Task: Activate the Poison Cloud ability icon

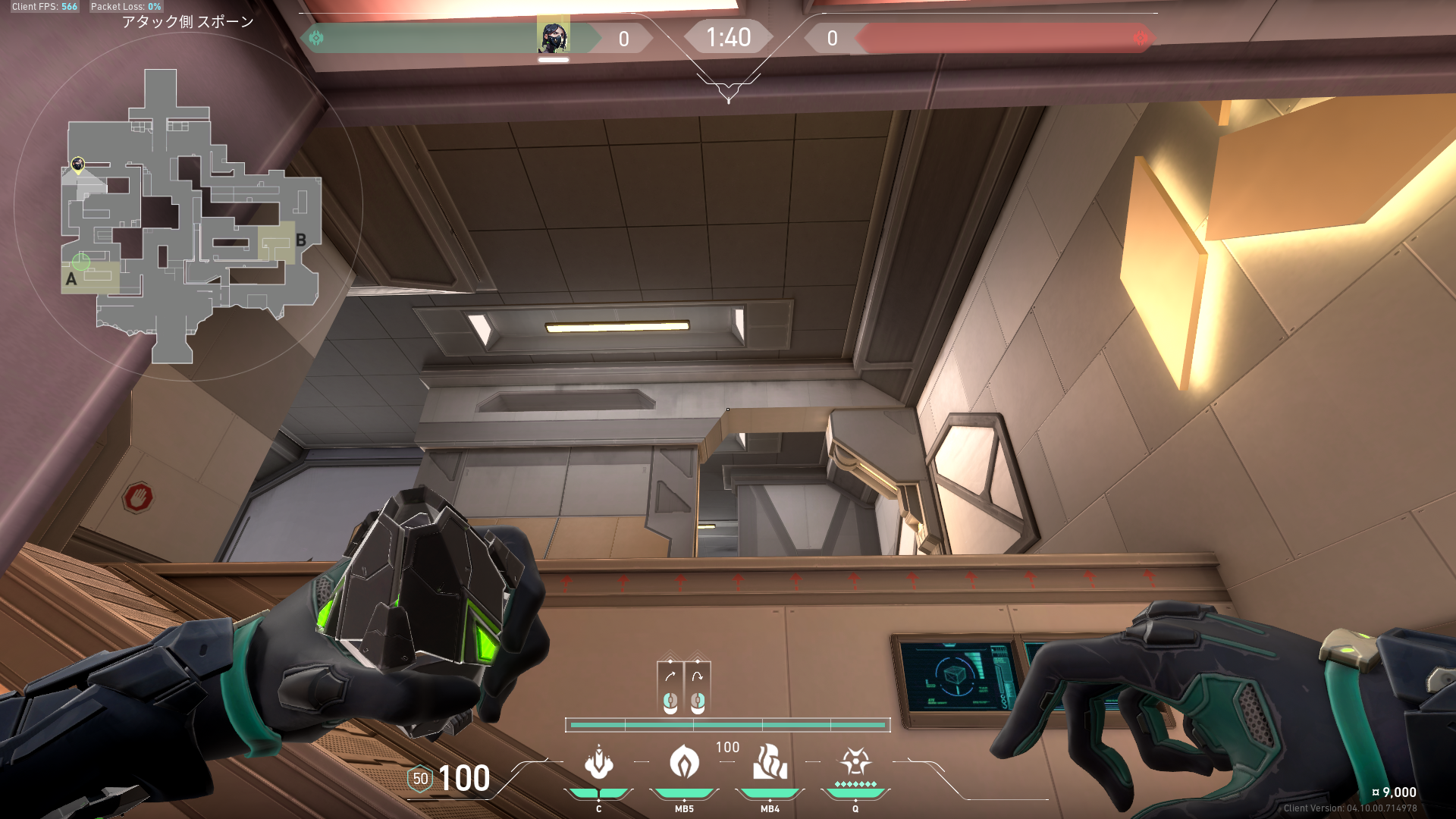Action: (684, 763)
